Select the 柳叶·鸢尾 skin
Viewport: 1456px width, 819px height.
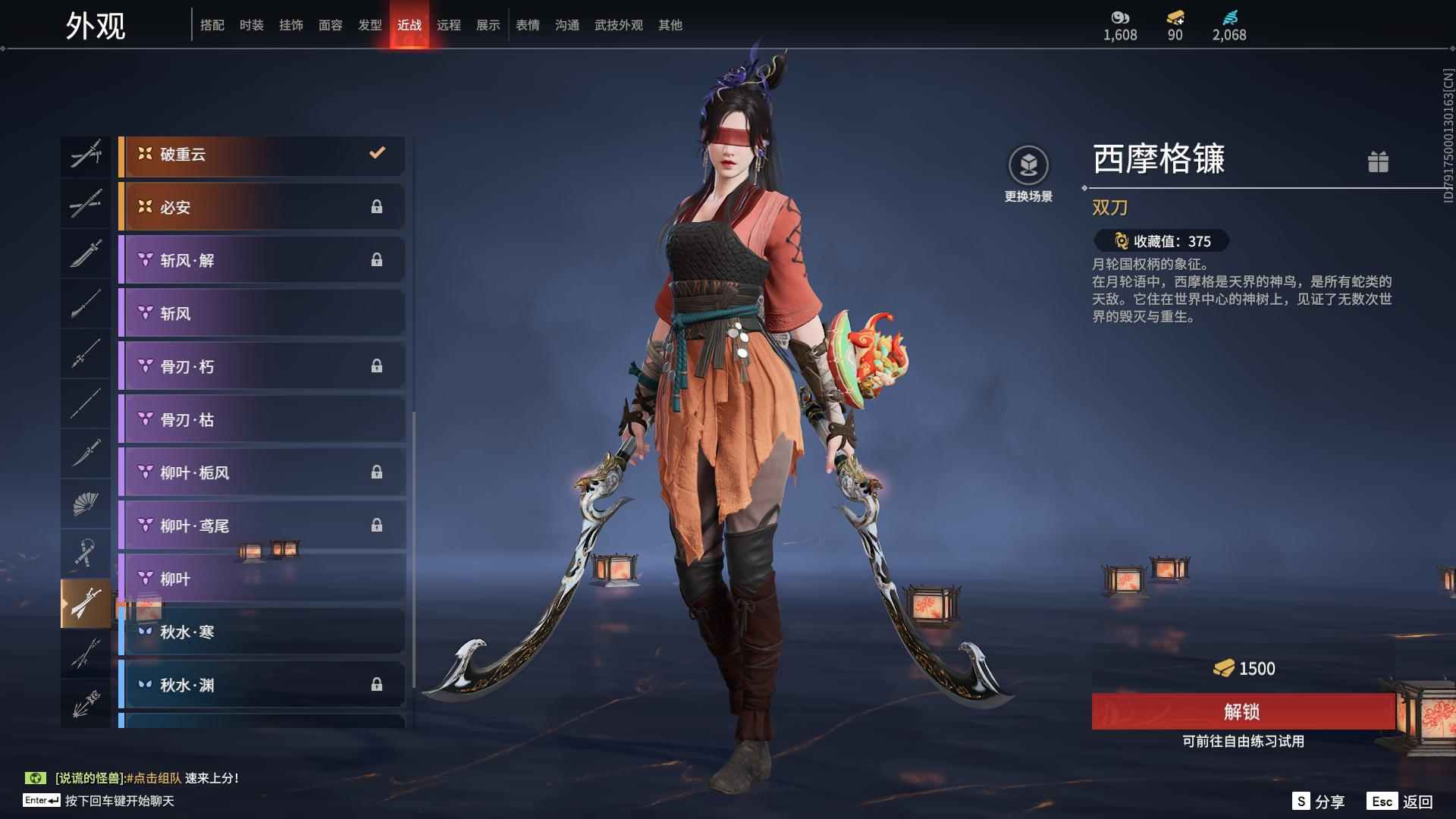pos(262,526)
